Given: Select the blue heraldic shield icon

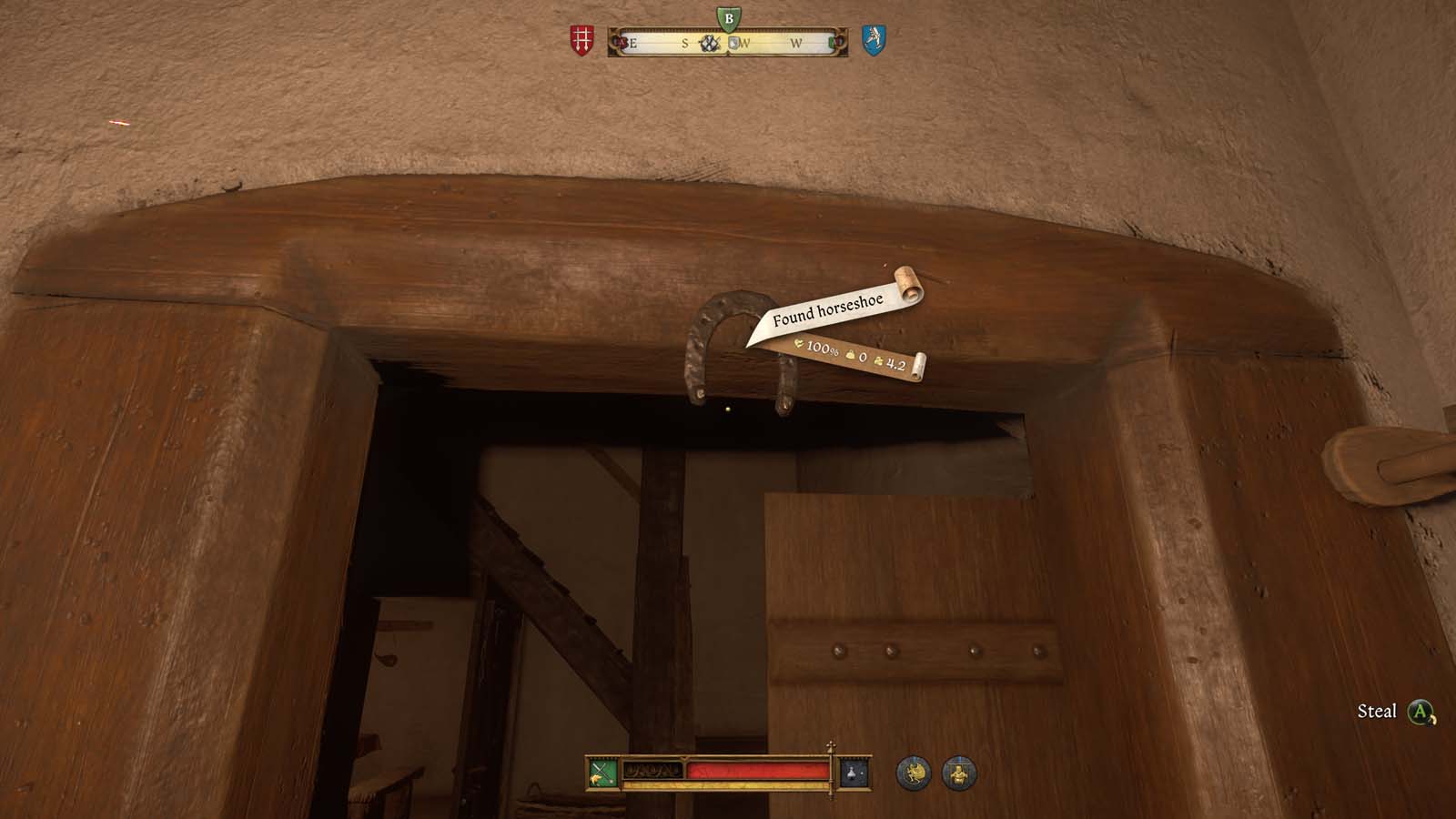Looking at the screenshot, I should point(874,38).
